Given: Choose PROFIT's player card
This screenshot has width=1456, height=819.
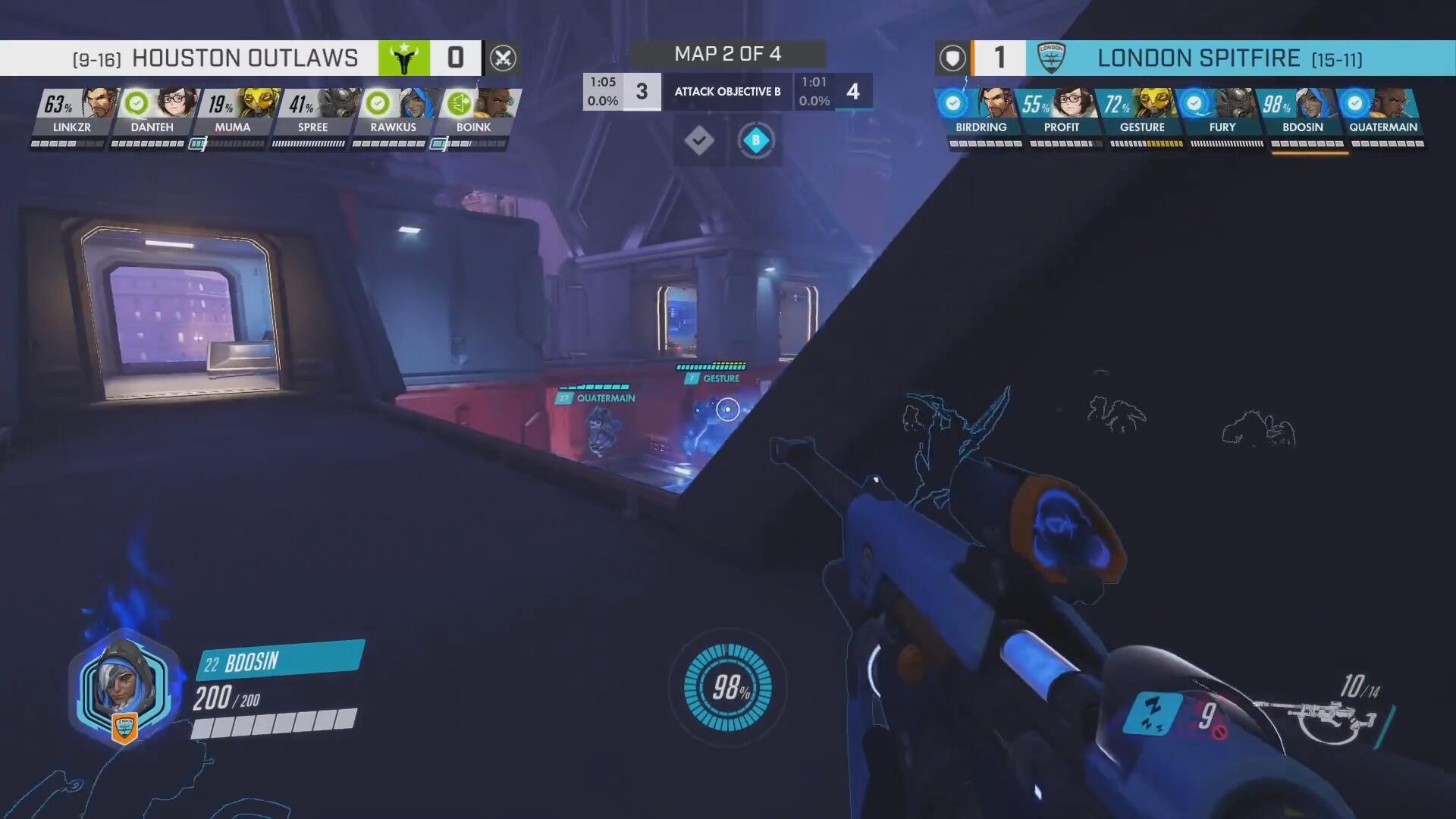Looking at the screenshot, I should pos(1062,114).
